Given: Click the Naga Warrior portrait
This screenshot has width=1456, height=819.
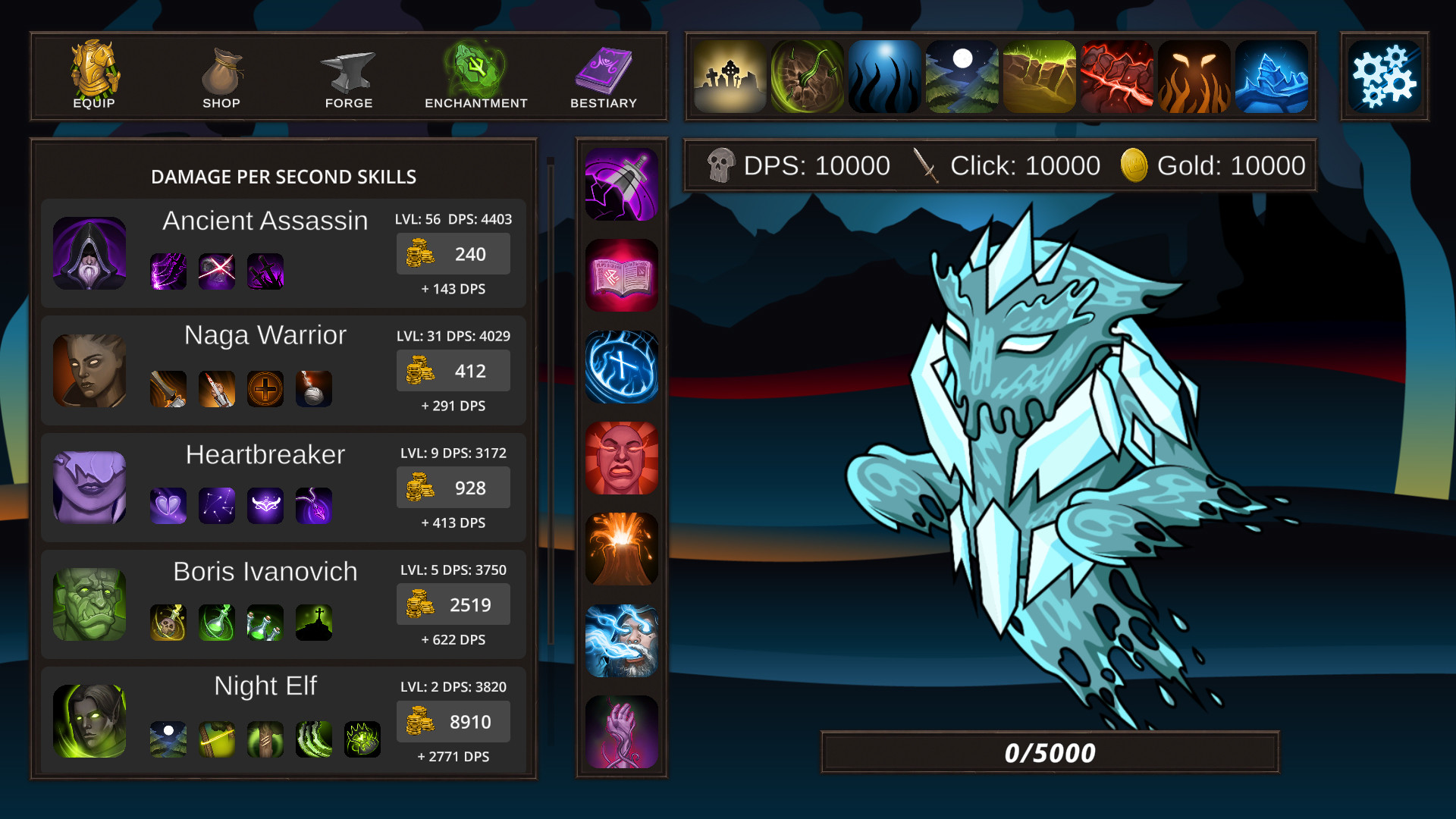Looking at the screenshot, I should pos(89,371).
